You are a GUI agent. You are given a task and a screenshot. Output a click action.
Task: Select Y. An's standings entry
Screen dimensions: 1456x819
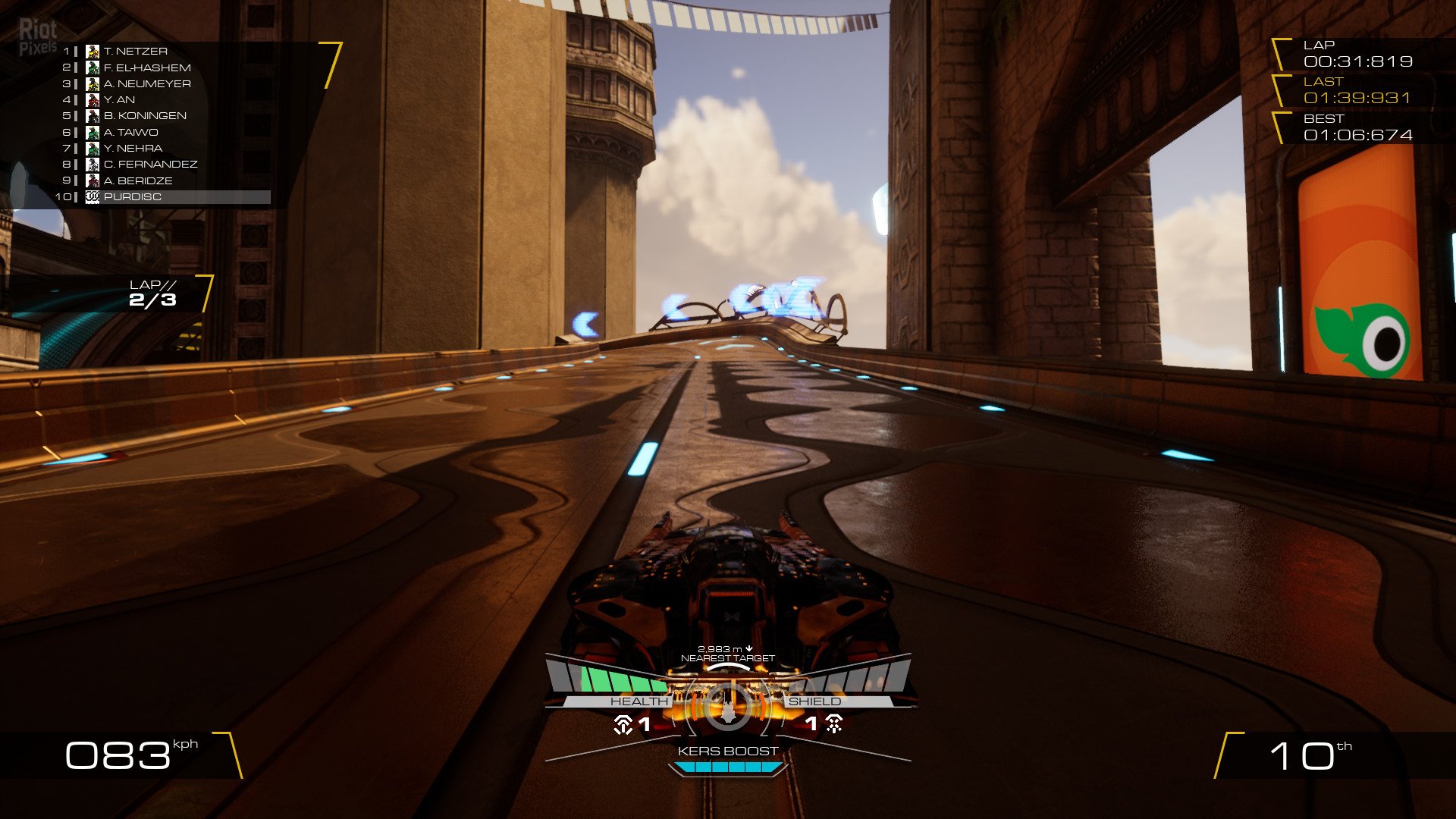(119, 100)
